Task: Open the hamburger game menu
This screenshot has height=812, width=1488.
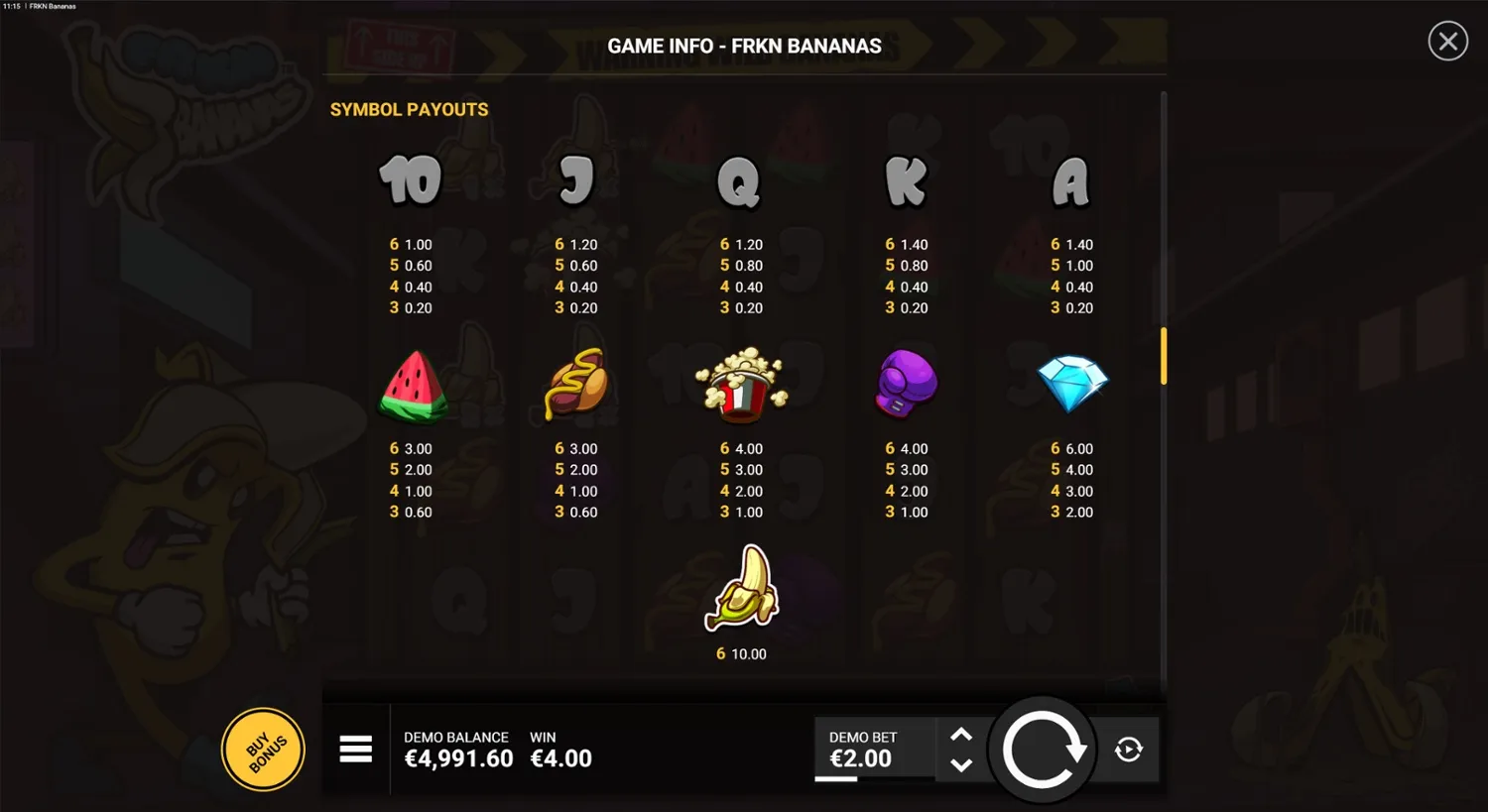Action: pos(356,750)
